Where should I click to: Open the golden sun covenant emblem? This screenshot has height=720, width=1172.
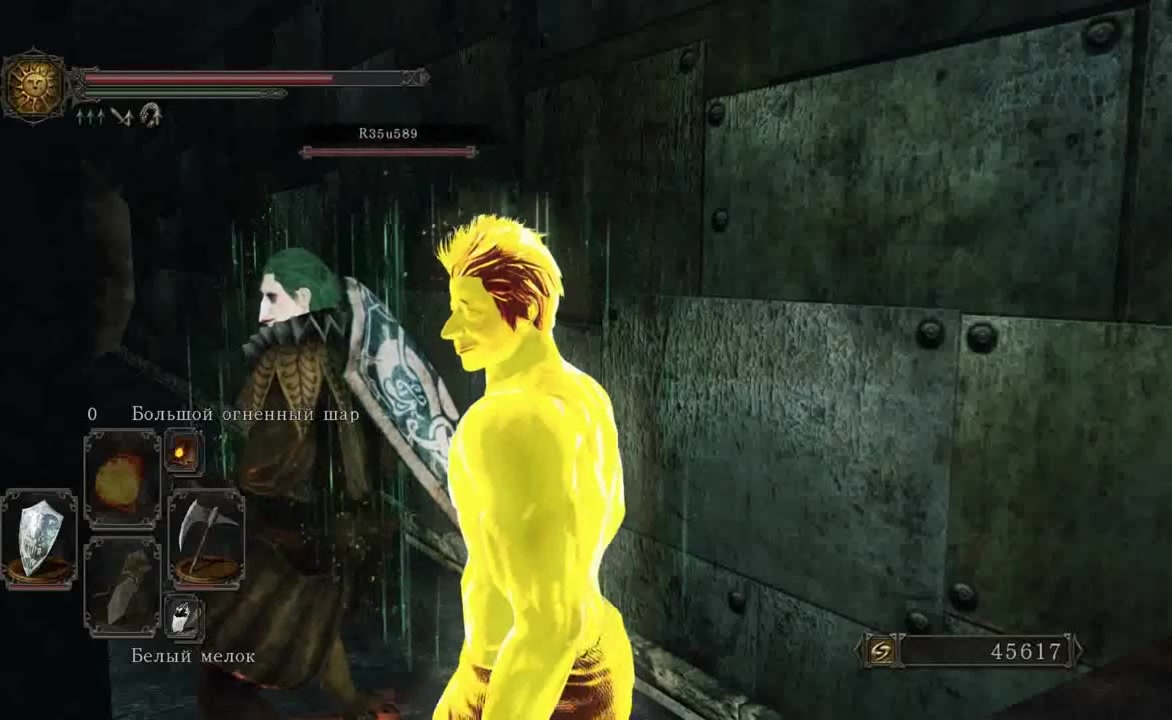pos(34,86)
